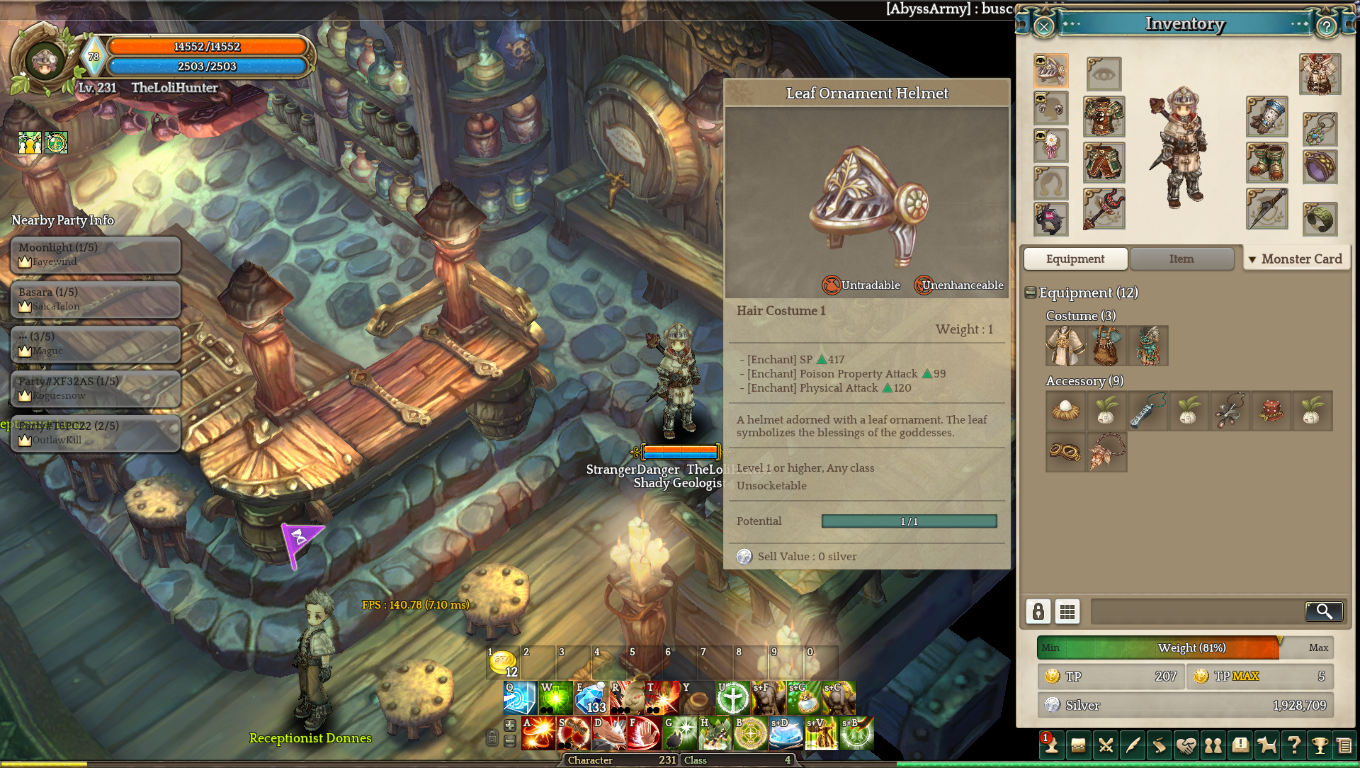
Task: Select the equipped boots slot
Action: [x=1266, y=163]
